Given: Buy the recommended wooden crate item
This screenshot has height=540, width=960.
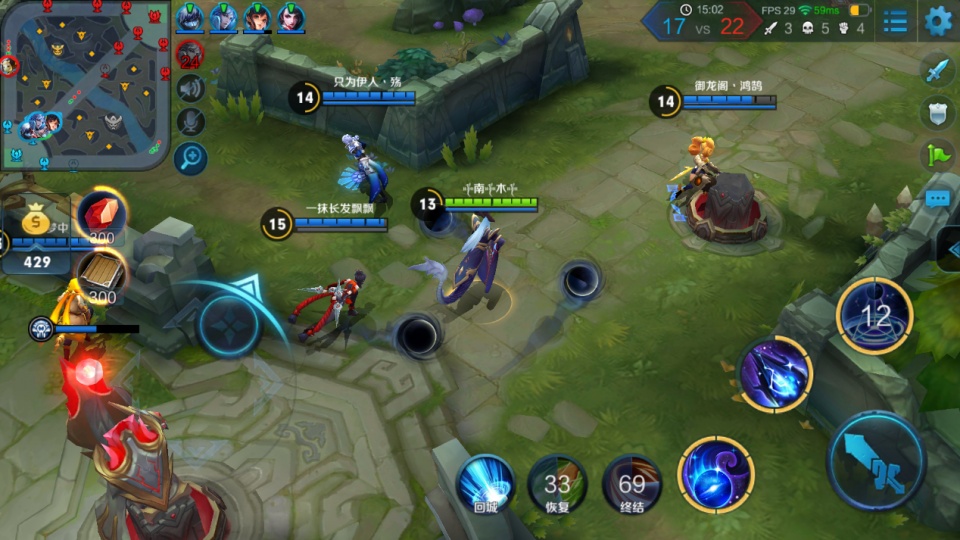Looking at the screenshot, I should [101, 273].
